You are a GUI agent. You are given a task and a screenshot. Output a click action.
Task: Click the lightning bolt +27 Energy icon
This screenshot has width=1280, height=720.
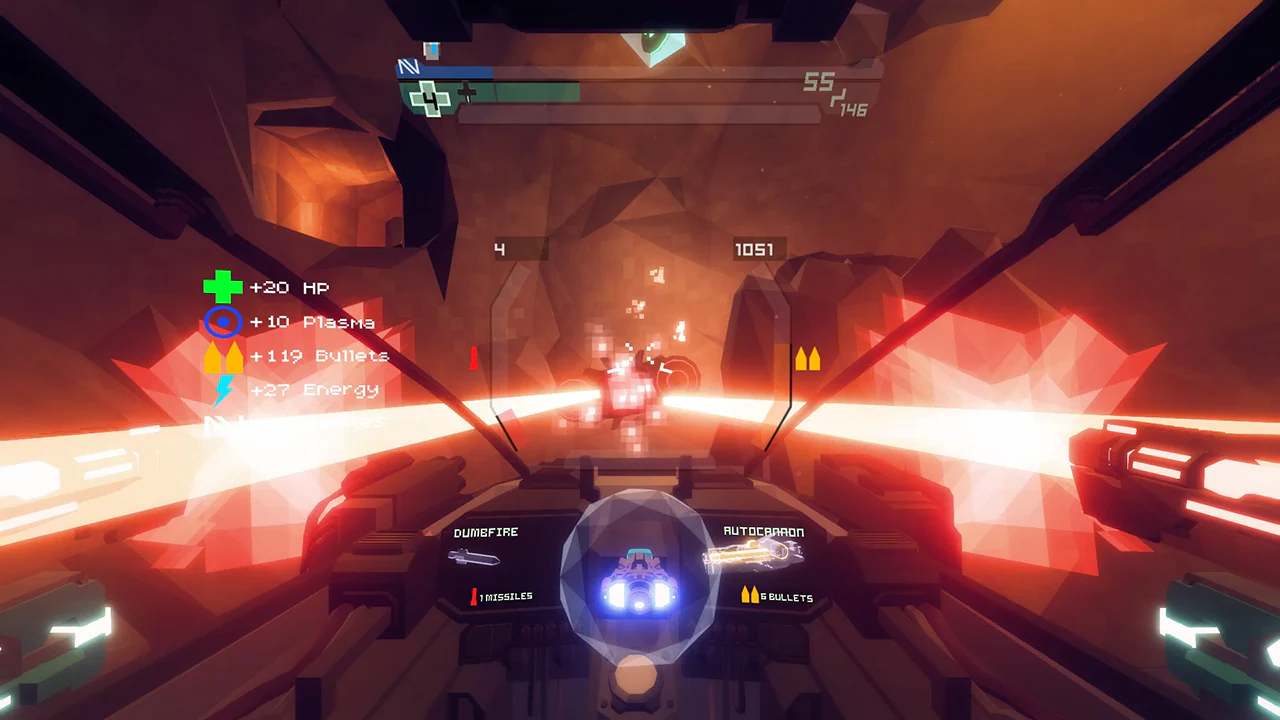click(x=222, y=389)
